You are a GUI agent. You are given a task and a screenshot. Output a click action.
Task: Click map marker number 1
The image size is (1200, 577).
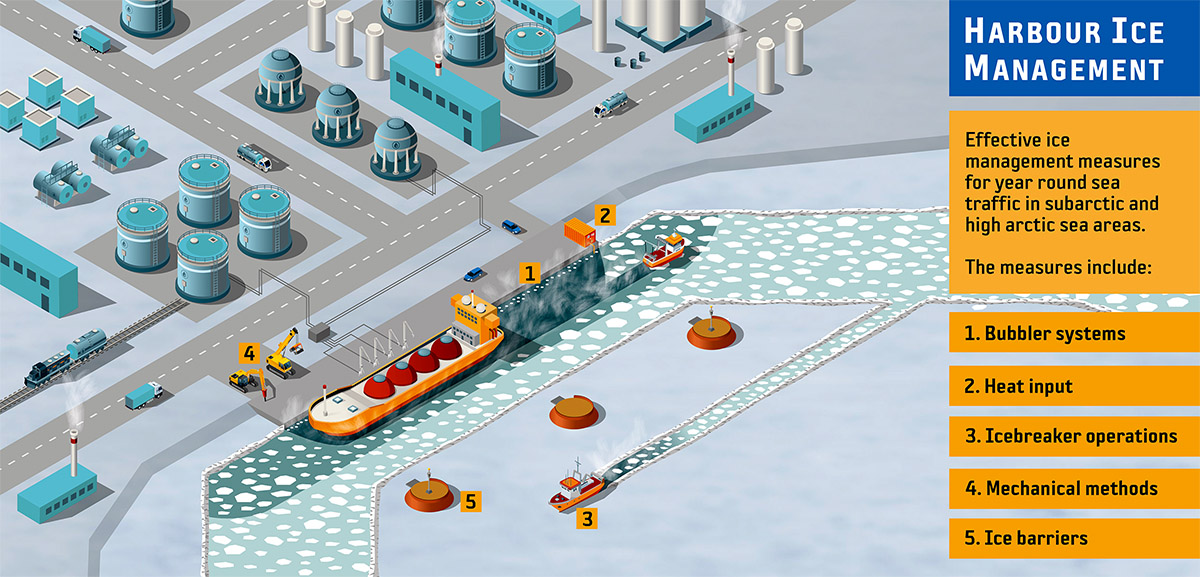[531, 272]
